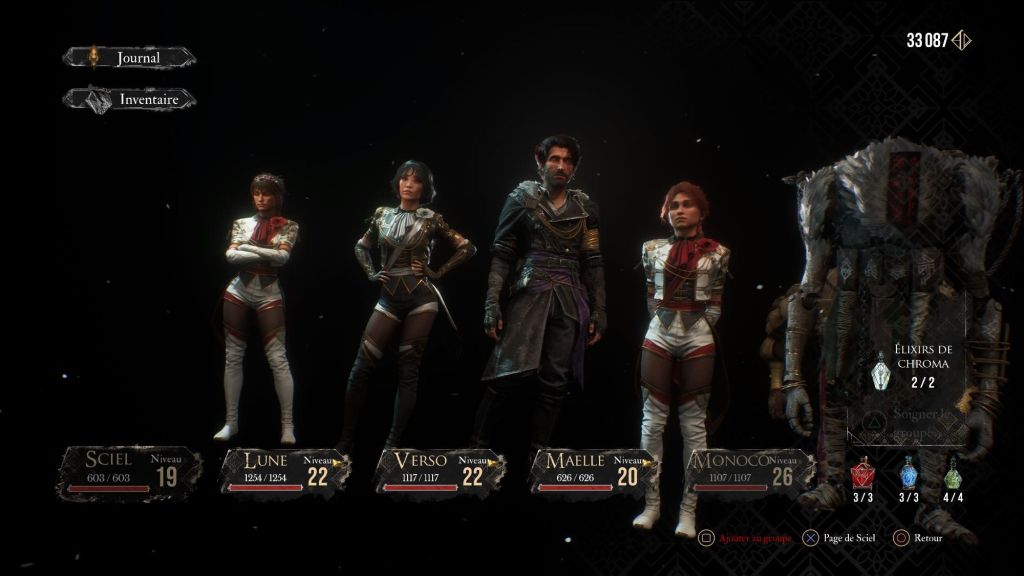
Task: Select the blue potion icon
Action: (908, 470)
